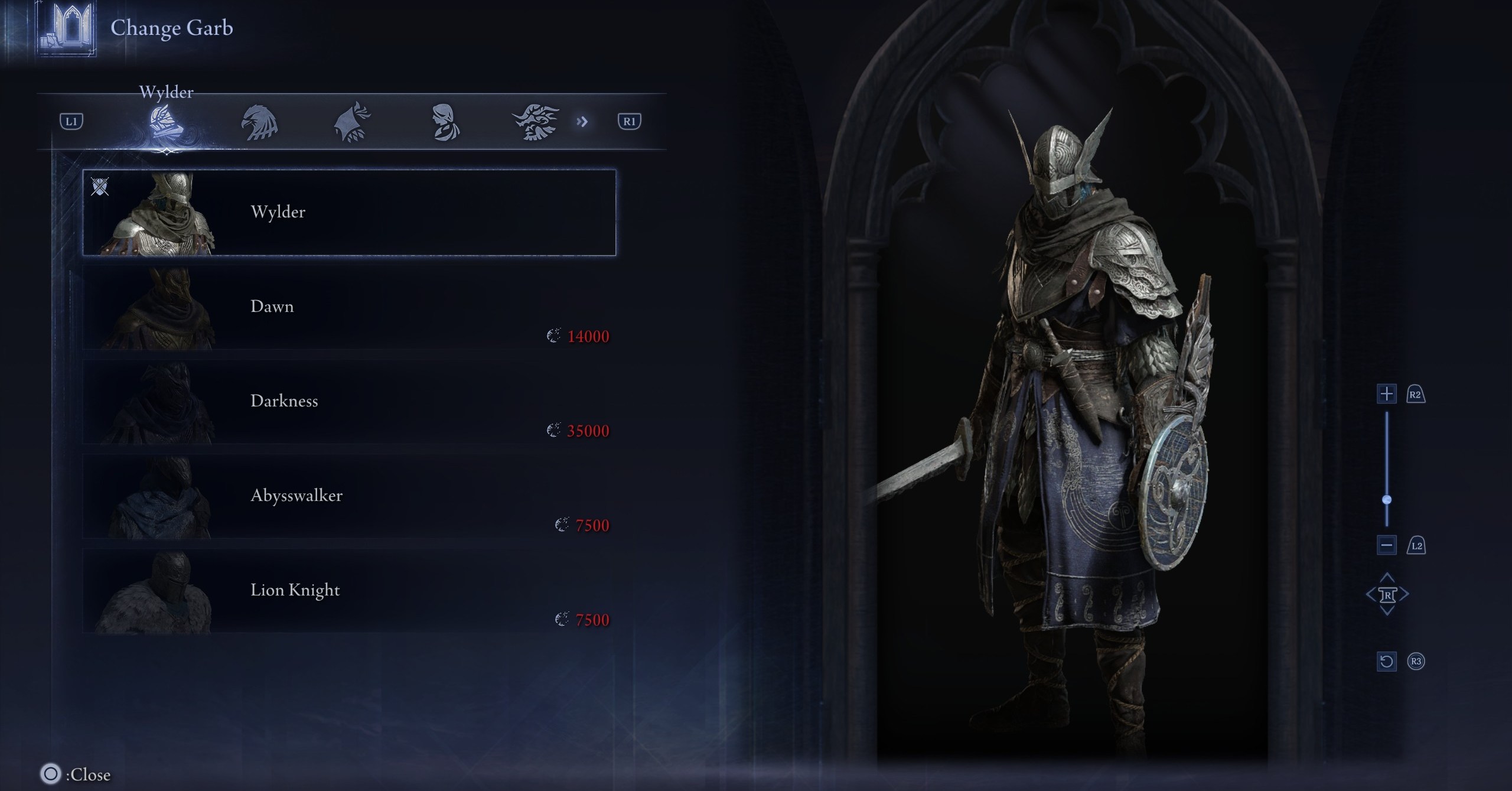This screenshot has width=1512, height=791.
Task: Click the double-chevron arrow for more characters
Action: (x=582, y=122)
